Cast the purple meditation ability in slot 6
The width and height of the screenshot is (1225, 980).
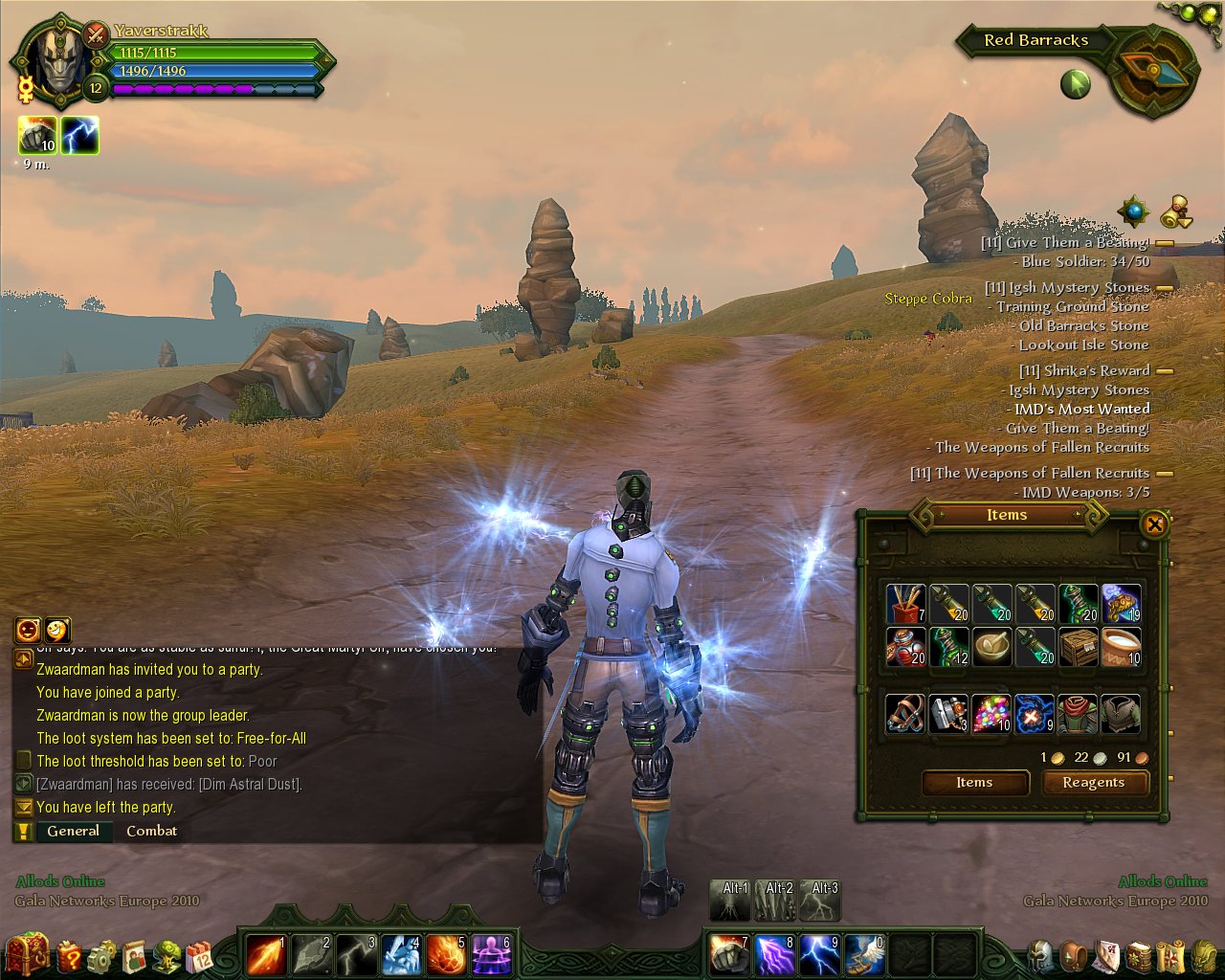[491, 954]
